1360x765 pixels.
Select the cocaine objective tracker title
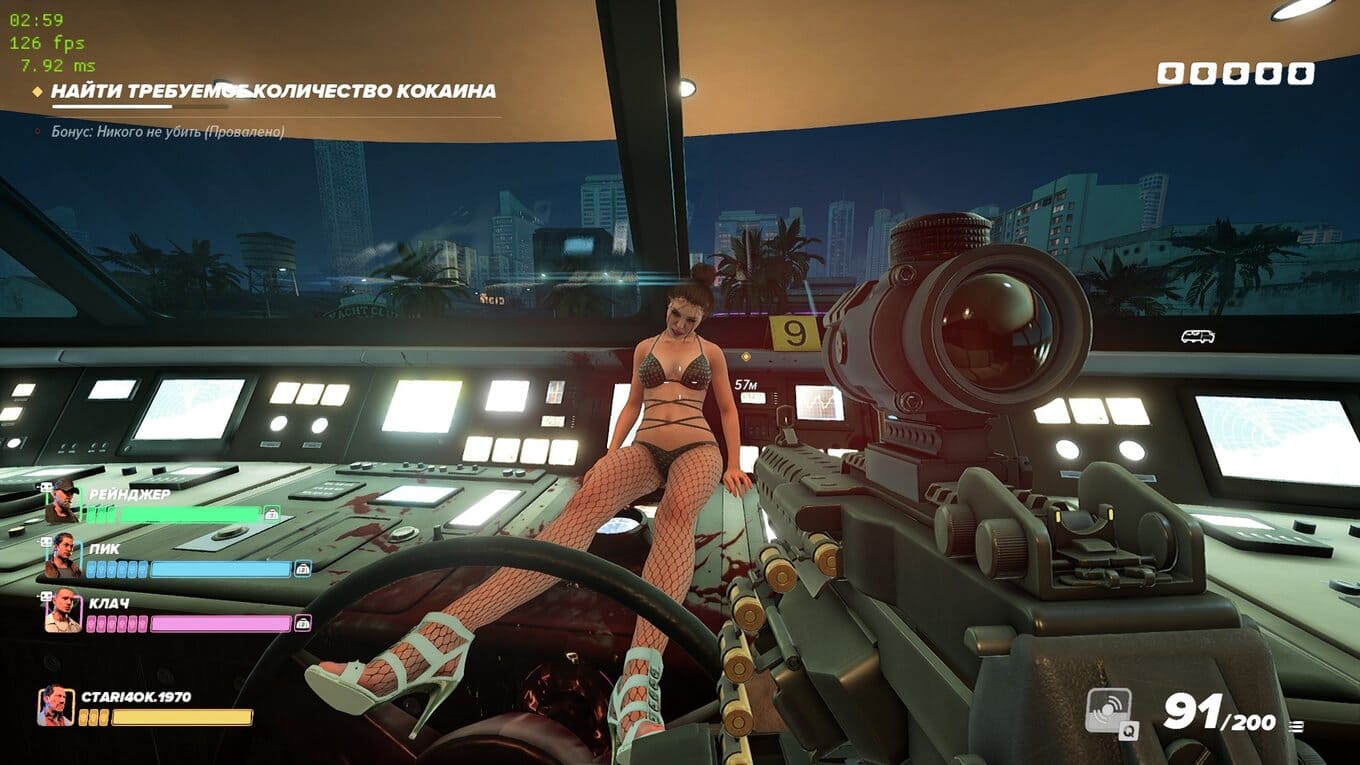click(273, 91)
